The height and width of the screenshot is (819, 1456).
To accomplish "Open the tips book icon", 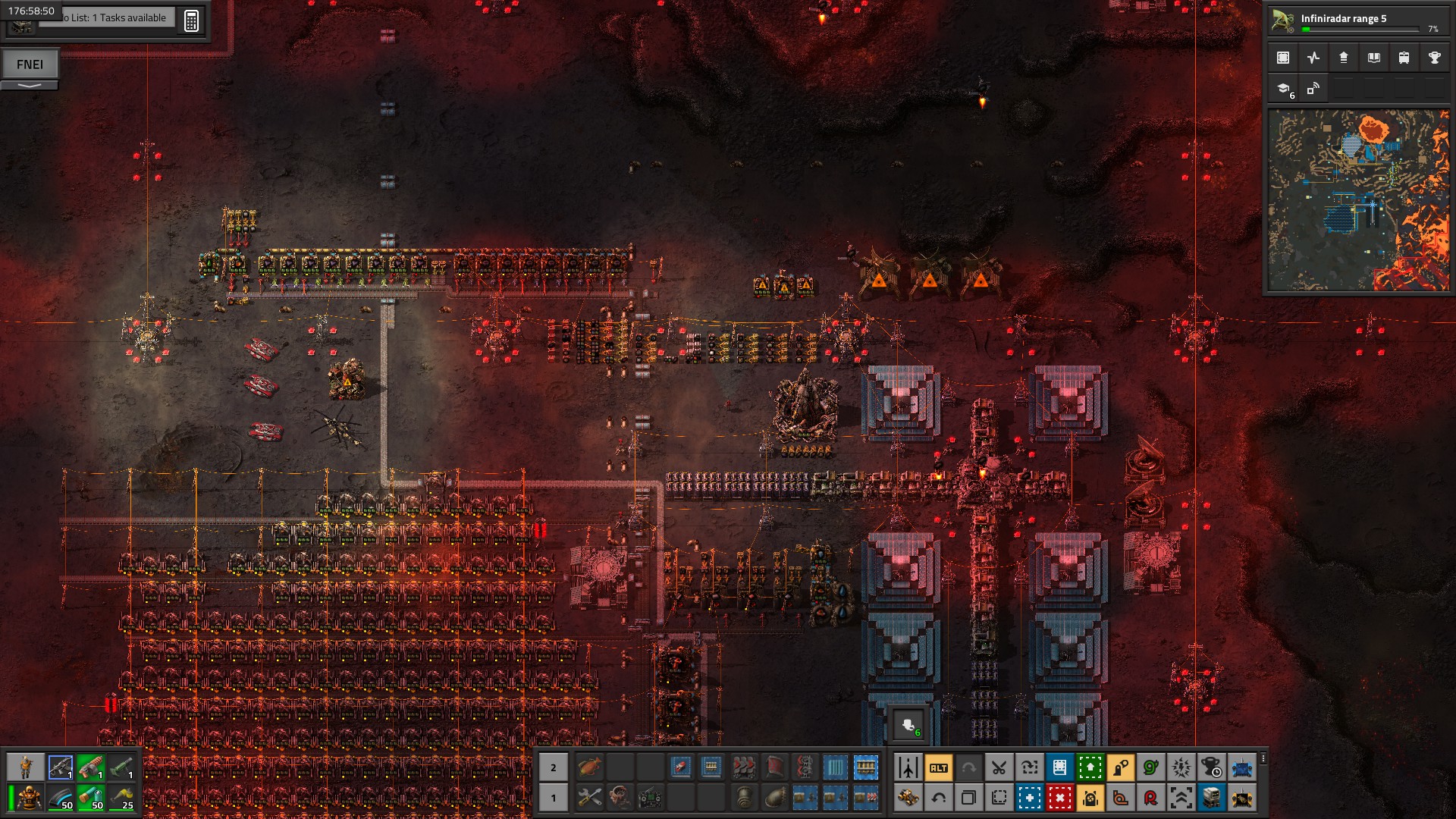I will coord(1373,58).
